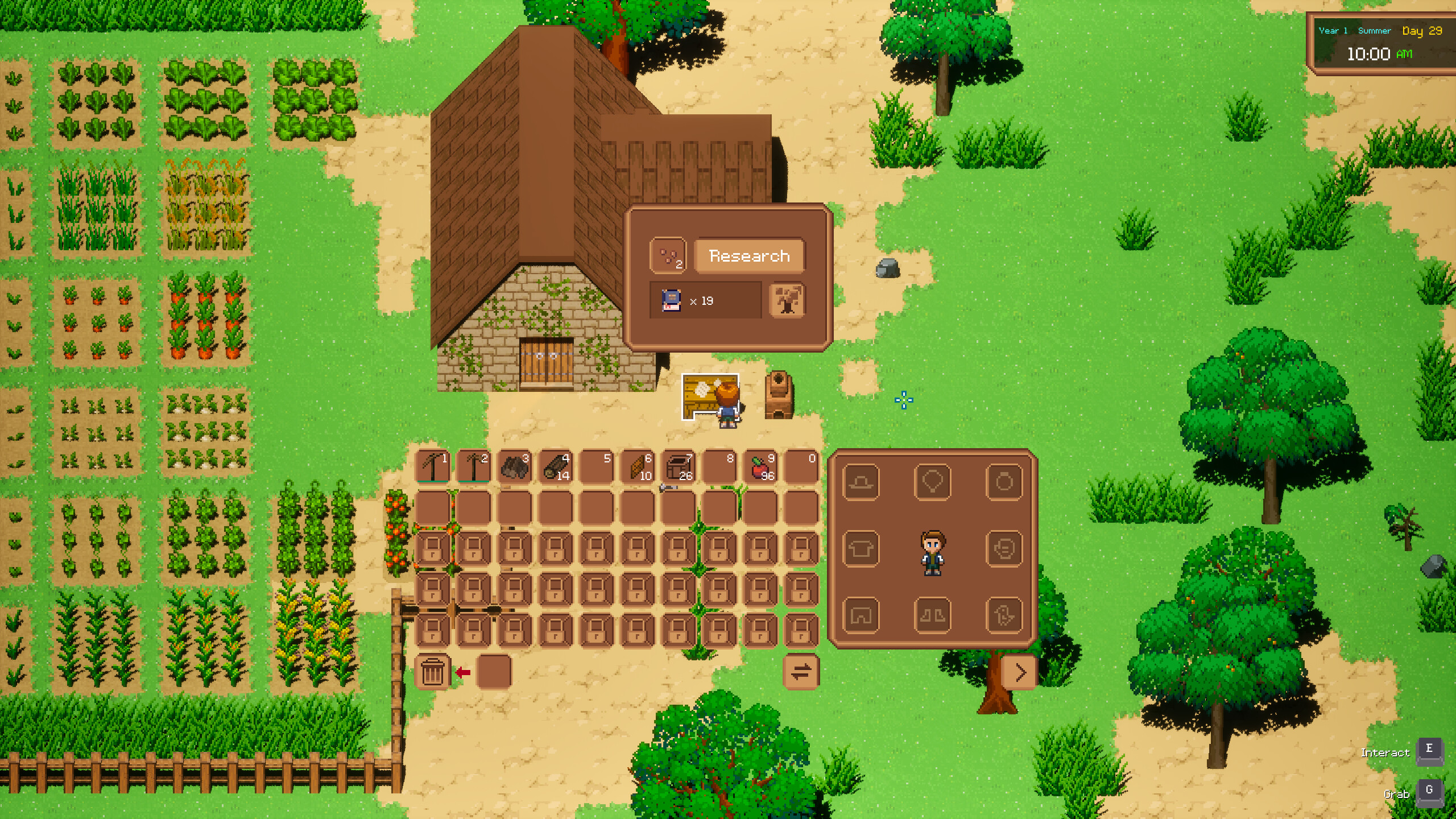Select the apples in hotbar slot 9

760,465
